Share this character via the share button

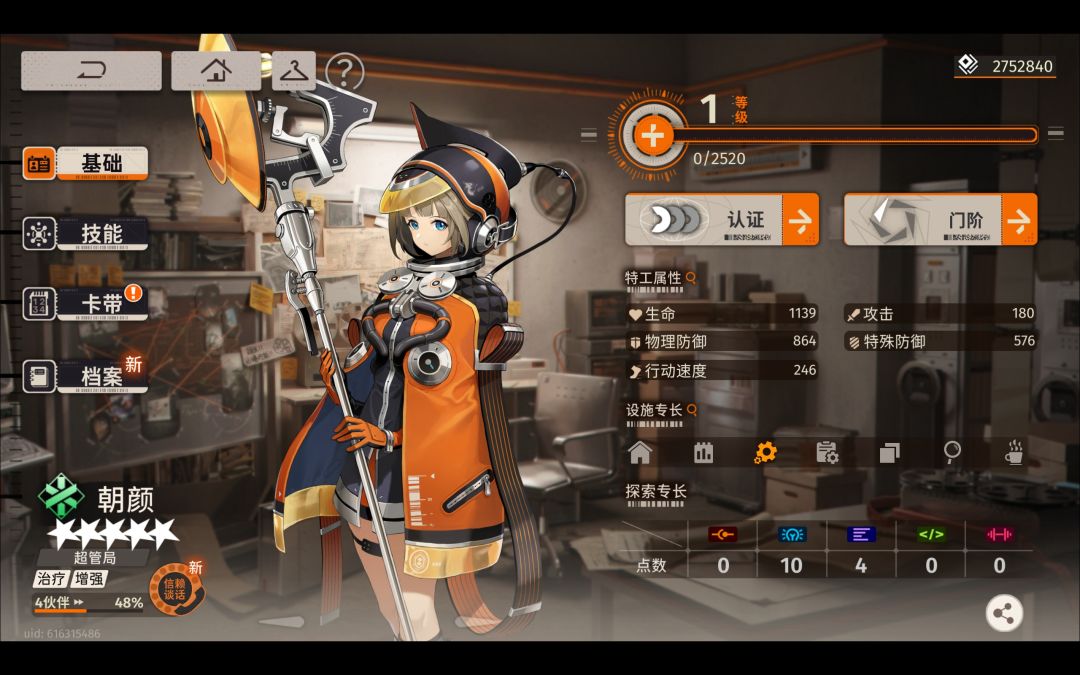[x=1004, y=613]
